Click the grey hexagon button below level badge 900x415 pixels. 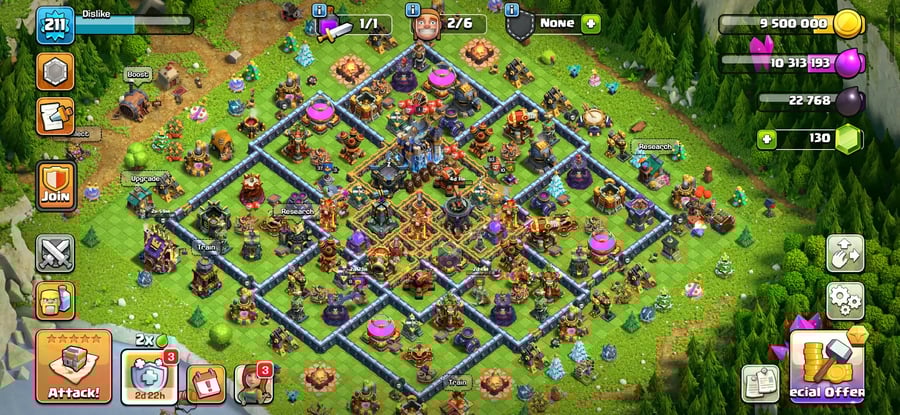pyautogui.click(x=55, y=71)
